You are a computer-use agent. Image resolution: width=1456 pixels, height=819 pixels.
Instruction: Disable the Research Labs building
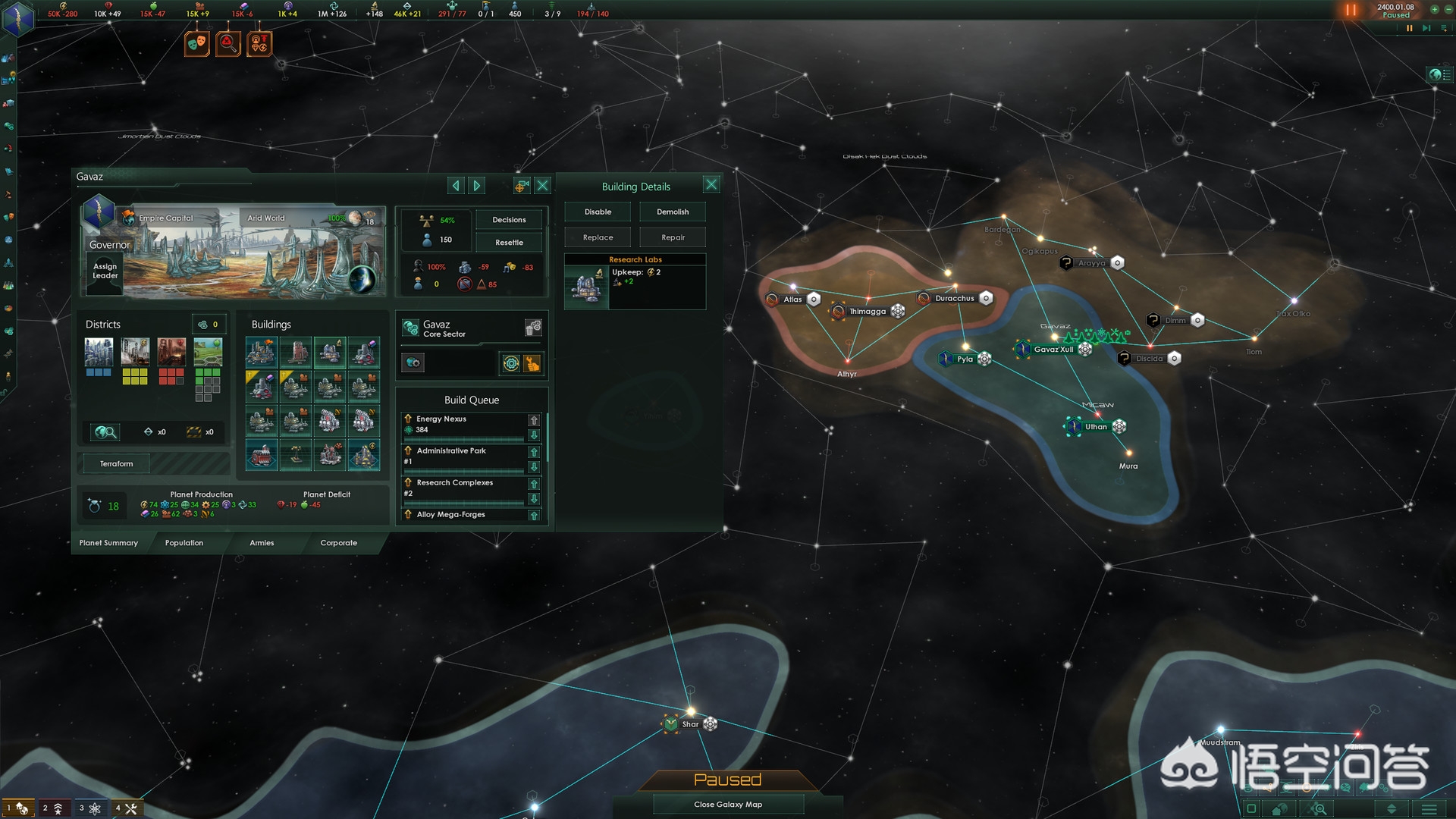[x=598, y=212]
